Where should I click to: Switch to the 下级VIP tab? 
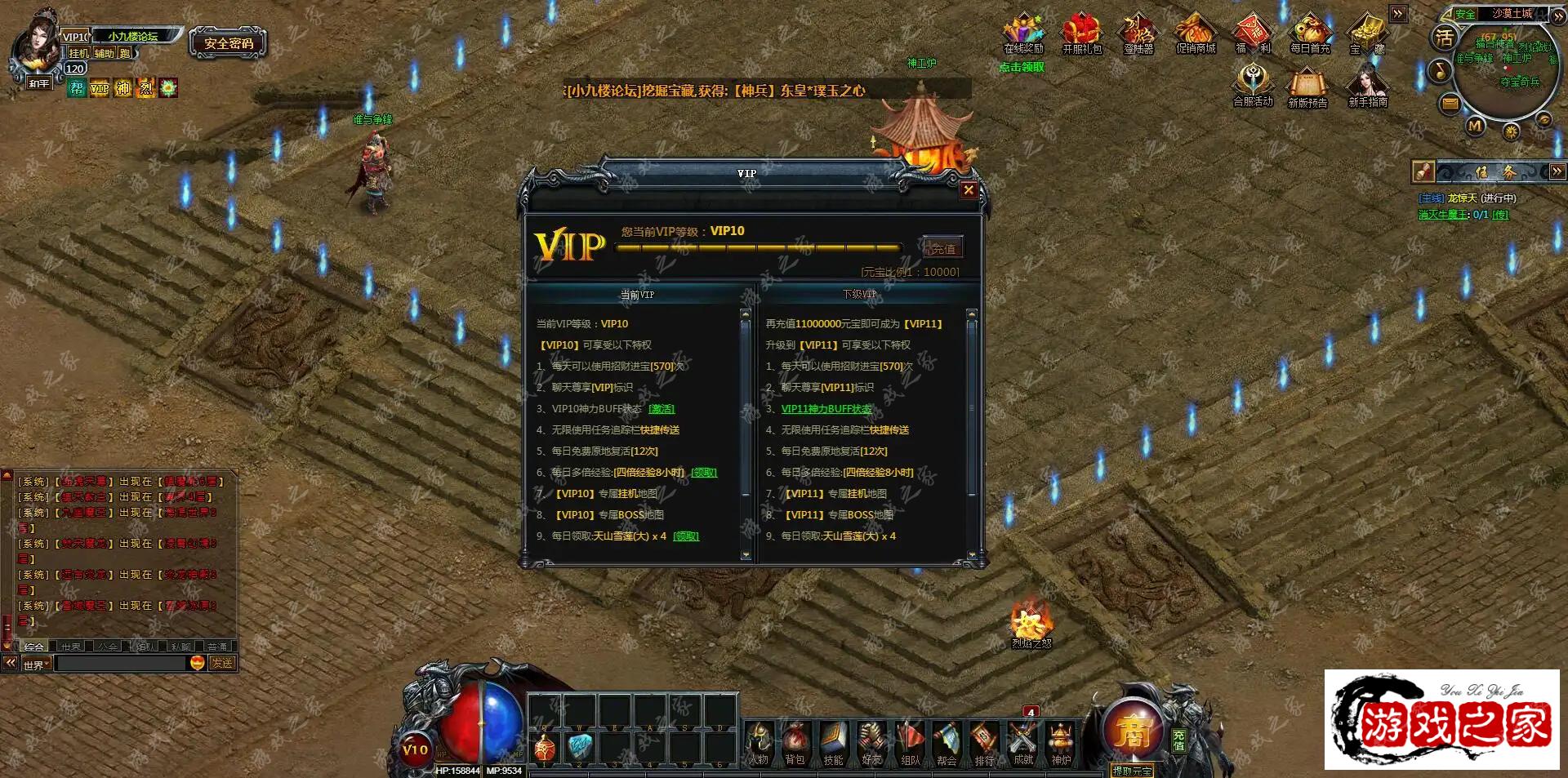862,292
